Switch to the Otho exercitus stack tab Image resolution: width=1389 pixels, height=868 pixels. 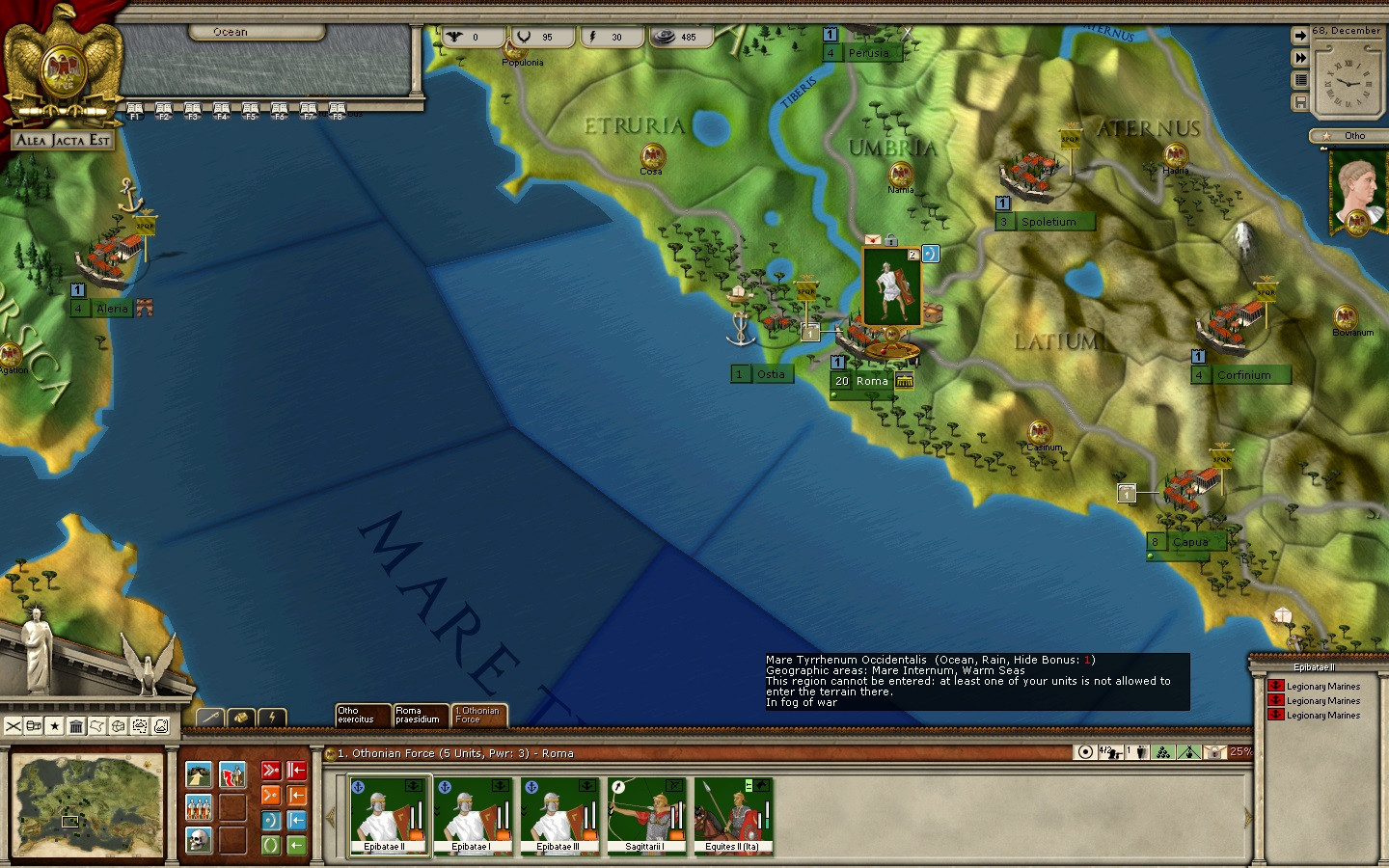[363, 715]
